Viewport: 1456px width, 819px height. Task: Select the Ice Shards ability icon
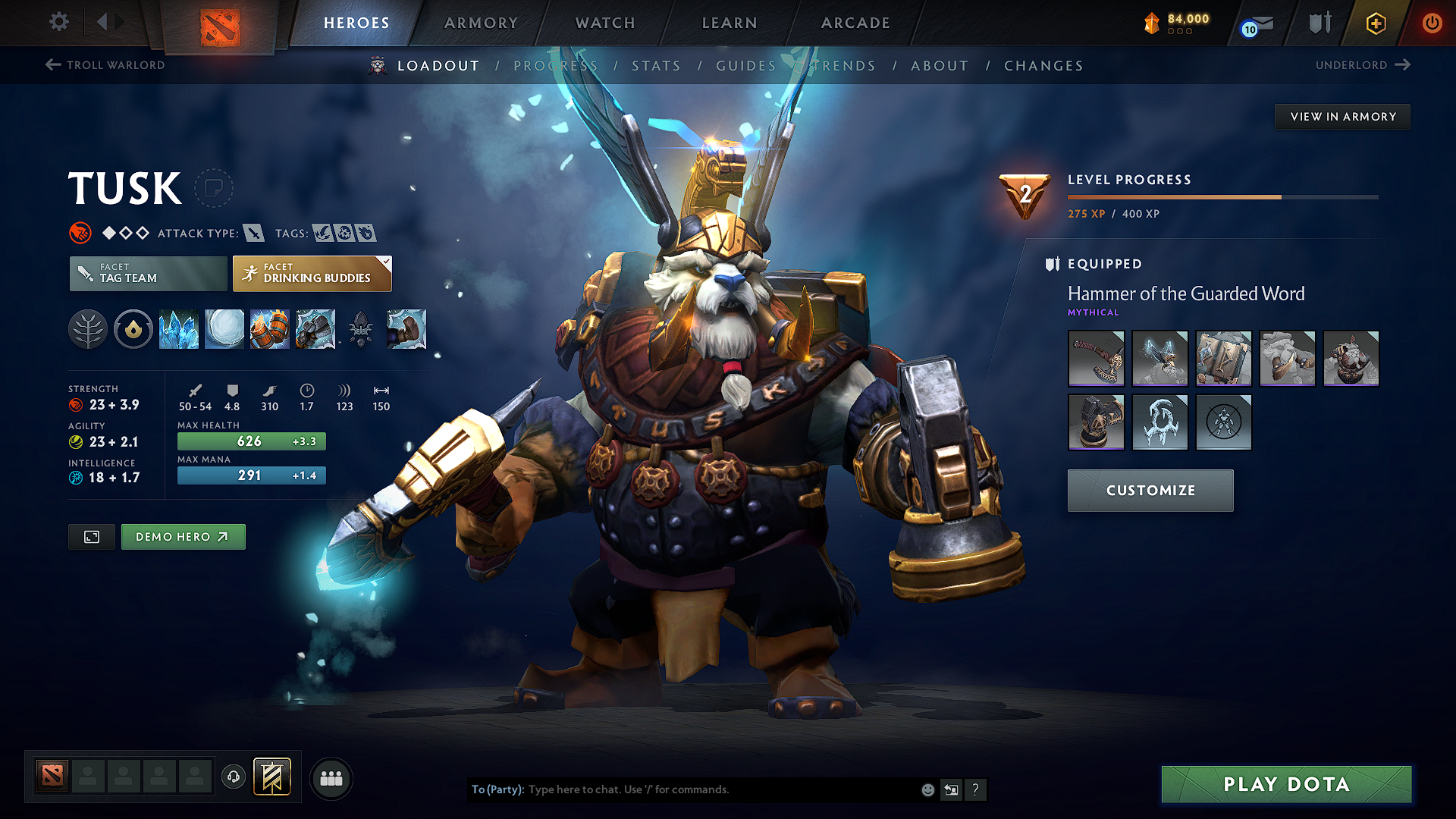[178, 329]
